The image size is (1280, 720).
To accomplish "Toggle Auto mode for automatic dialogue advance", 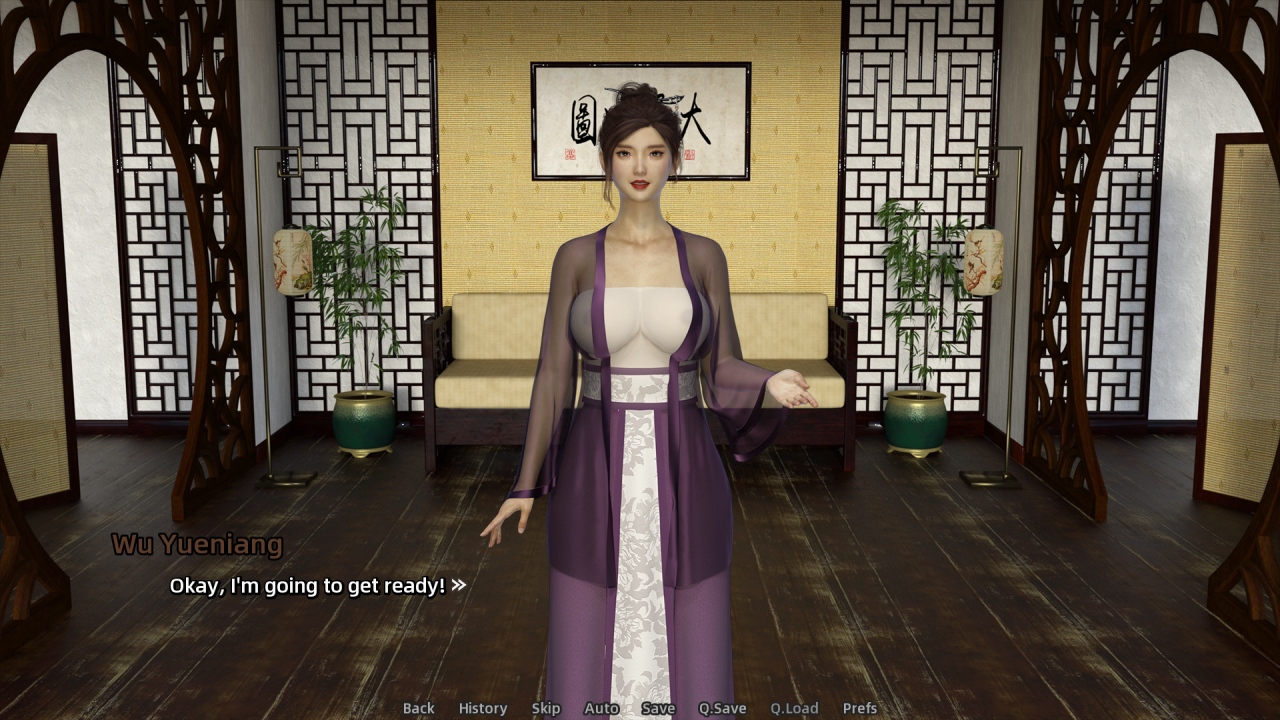I will point(601,708).
